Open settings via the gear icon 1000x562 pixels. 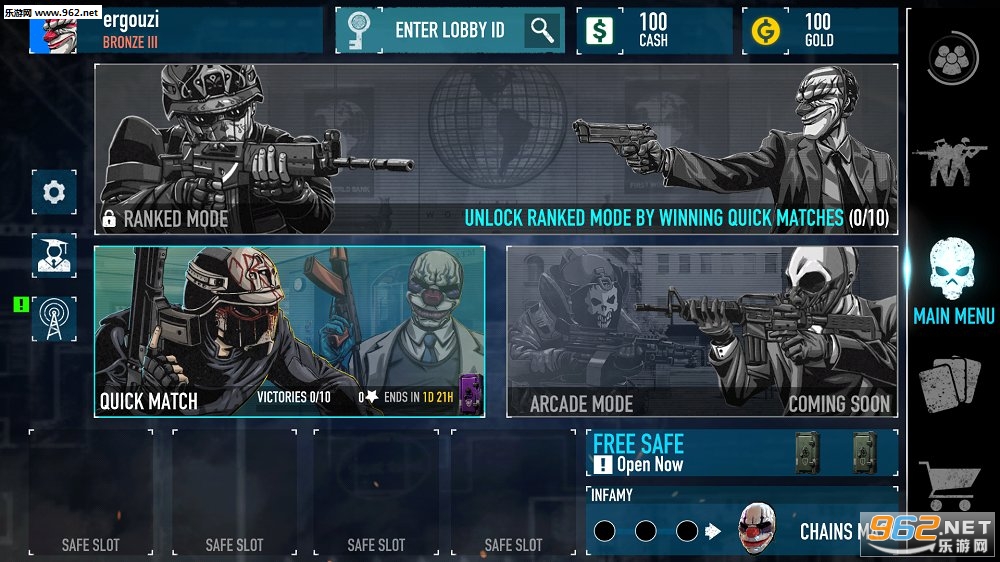click(x=54, y=191)
